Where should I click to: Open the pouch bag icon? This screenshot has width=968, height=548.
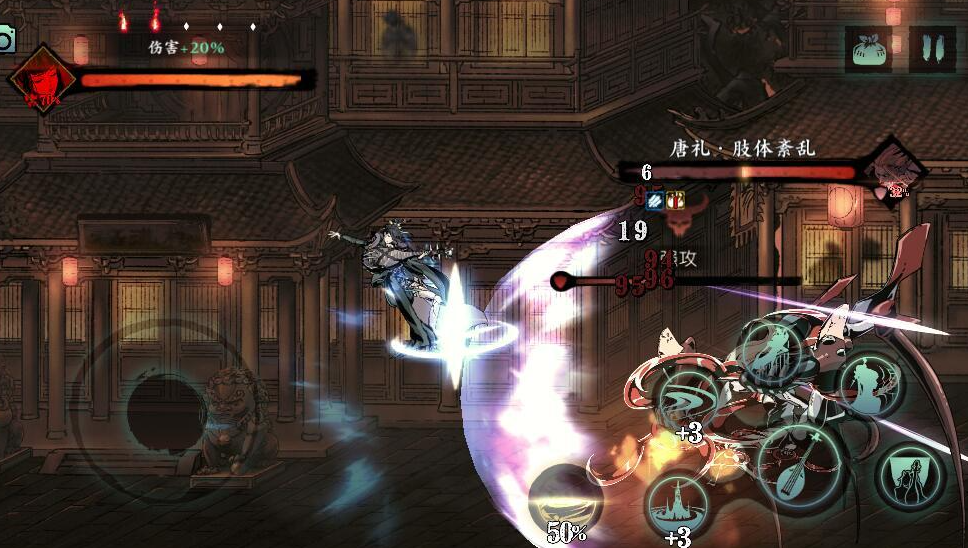(868, 49)
